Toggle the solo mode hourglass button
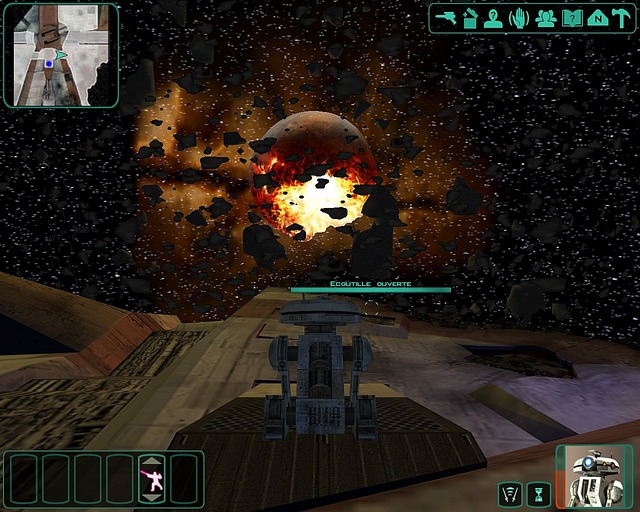This screenshot has height=512, width=640. [539, 493]
